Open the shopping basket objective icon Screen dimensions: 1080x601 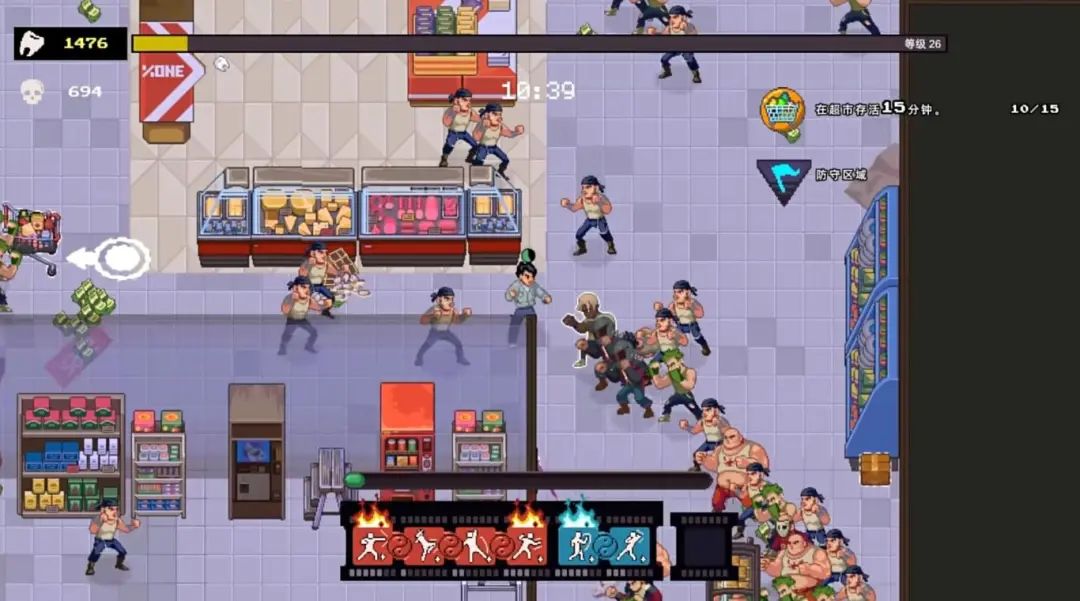(782, 109)
